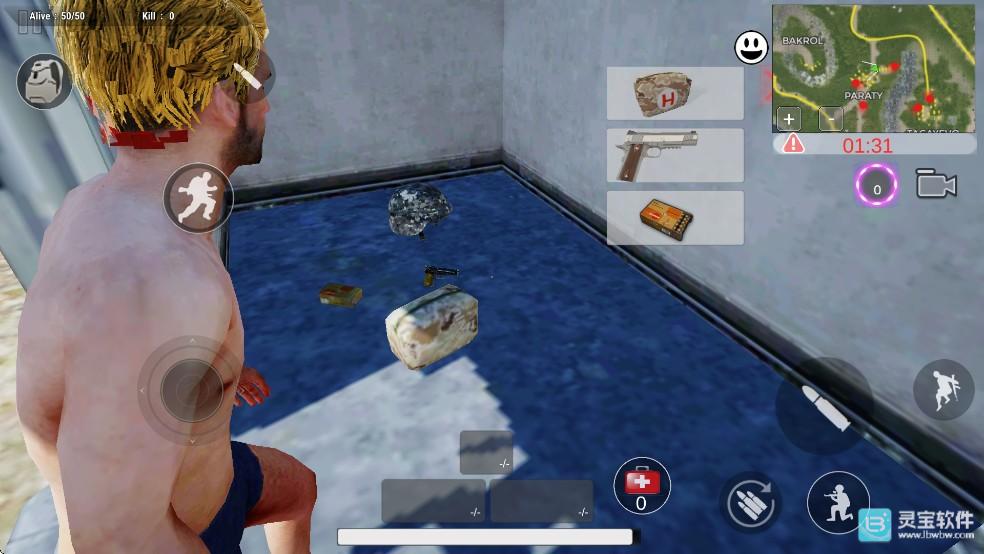Tap the red warning triangle icon

793,144
